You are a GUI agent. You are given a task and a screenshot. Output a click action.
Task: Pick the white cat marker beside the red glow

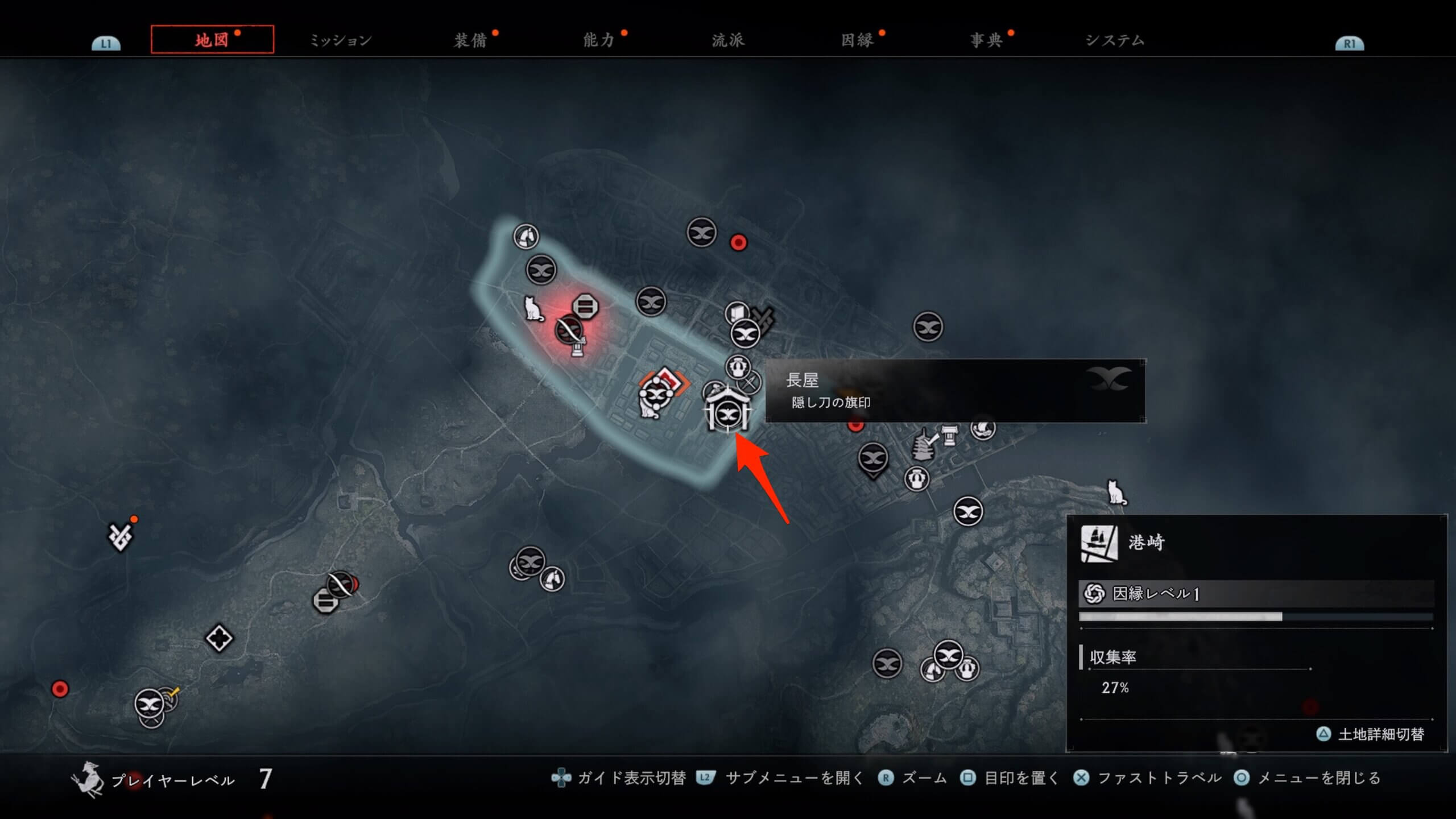point(533,309)
